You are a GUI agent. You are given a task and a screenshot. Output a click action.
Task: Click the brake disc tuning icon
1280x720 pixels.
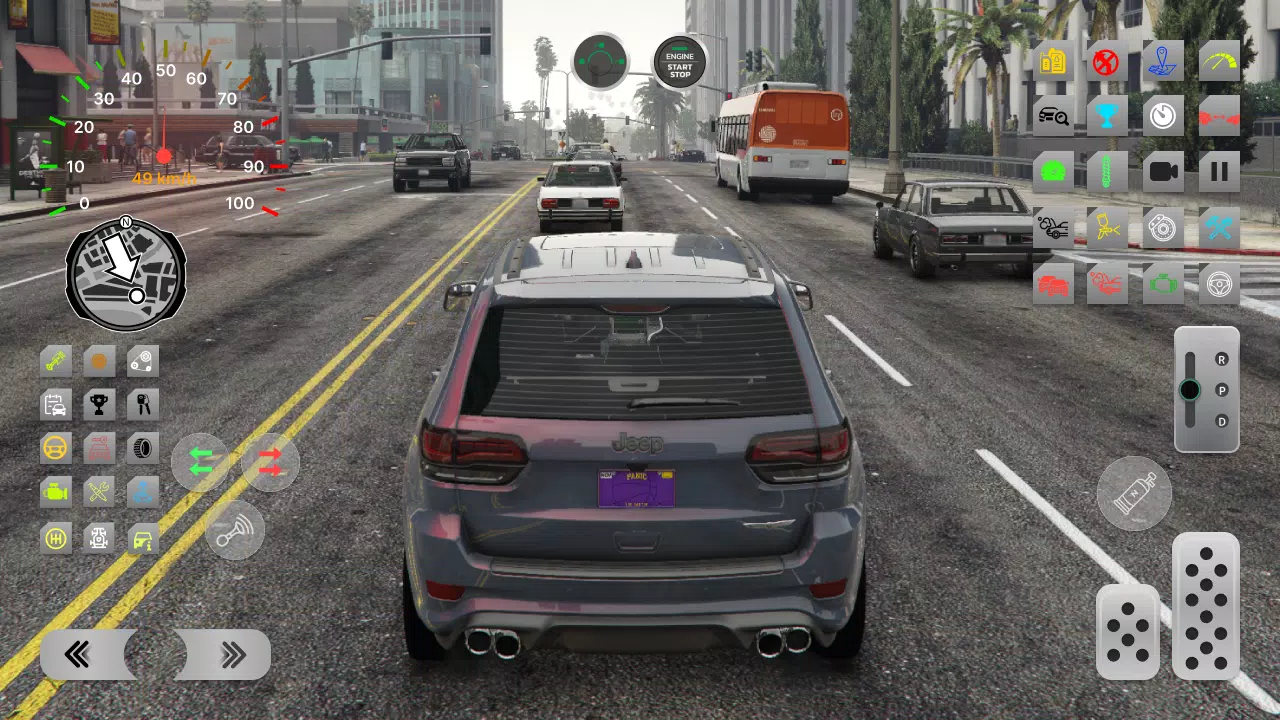click(x=1164, y=227)
